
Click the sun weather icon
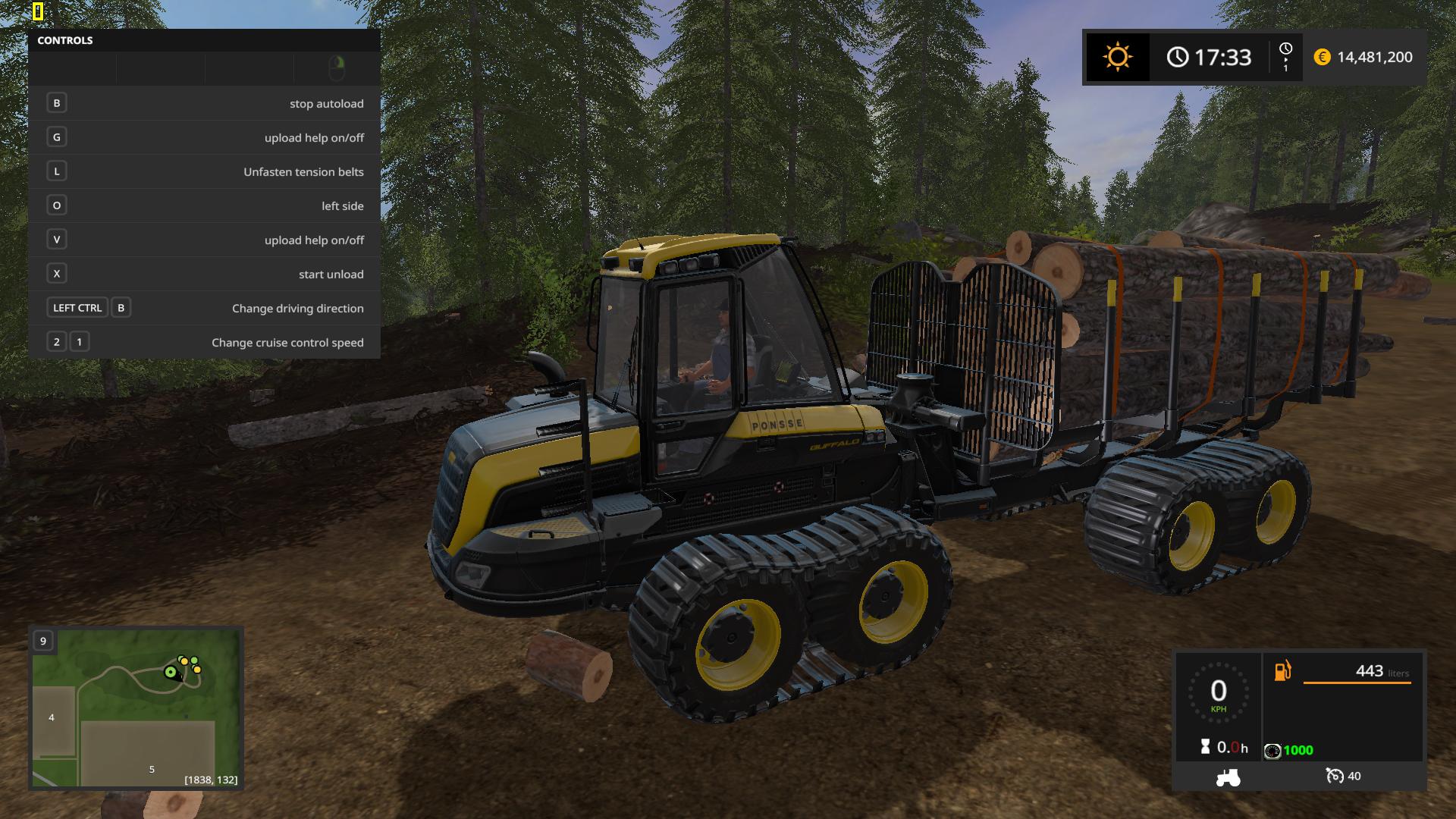[1117, 58]
